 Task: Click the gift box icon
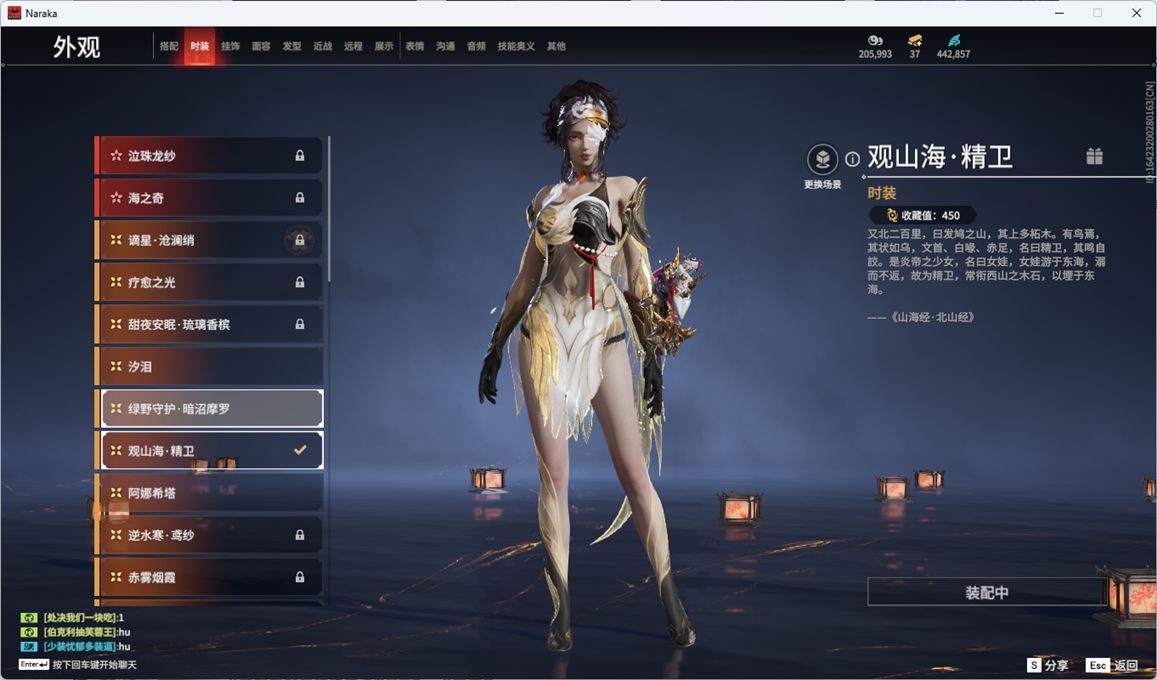1094,156
